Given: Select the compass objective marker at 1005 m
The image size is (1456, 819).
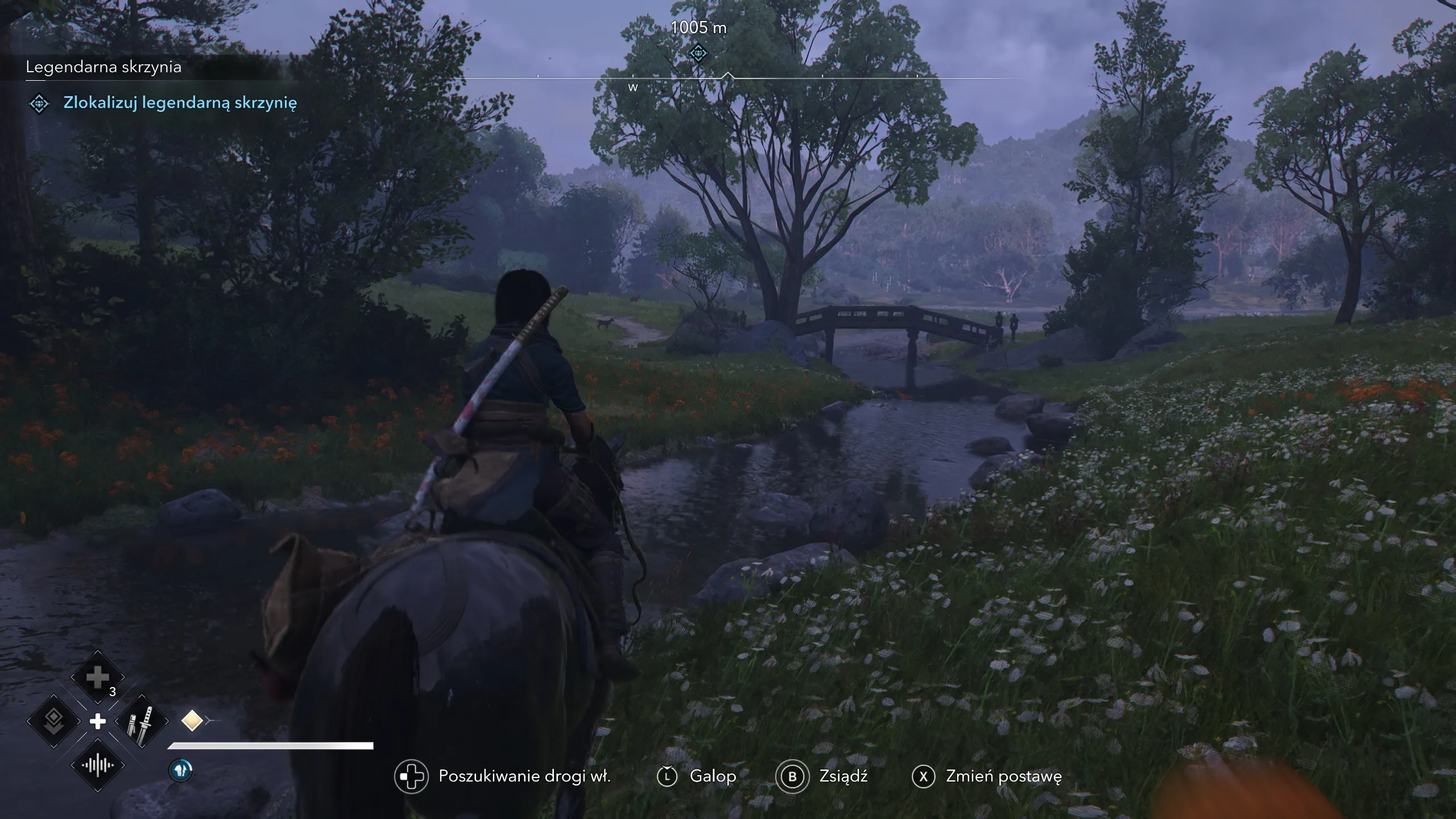Looking at the screenshot, I should [698, 53].
